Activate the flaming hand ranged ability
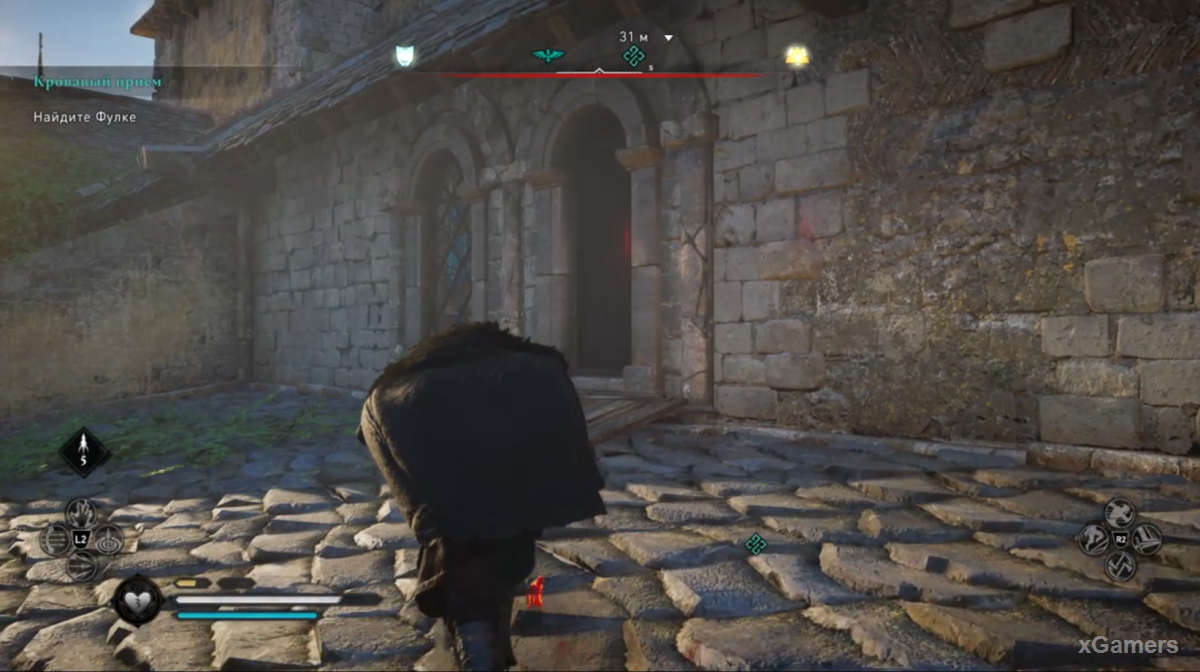 pyautogui.click(x=82, y=513)
